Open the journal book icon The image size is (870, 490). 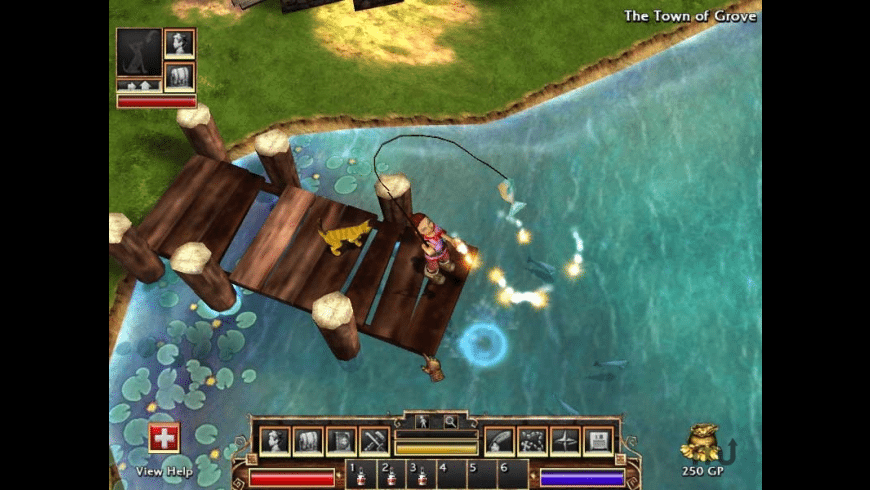[x=341, y=440]
